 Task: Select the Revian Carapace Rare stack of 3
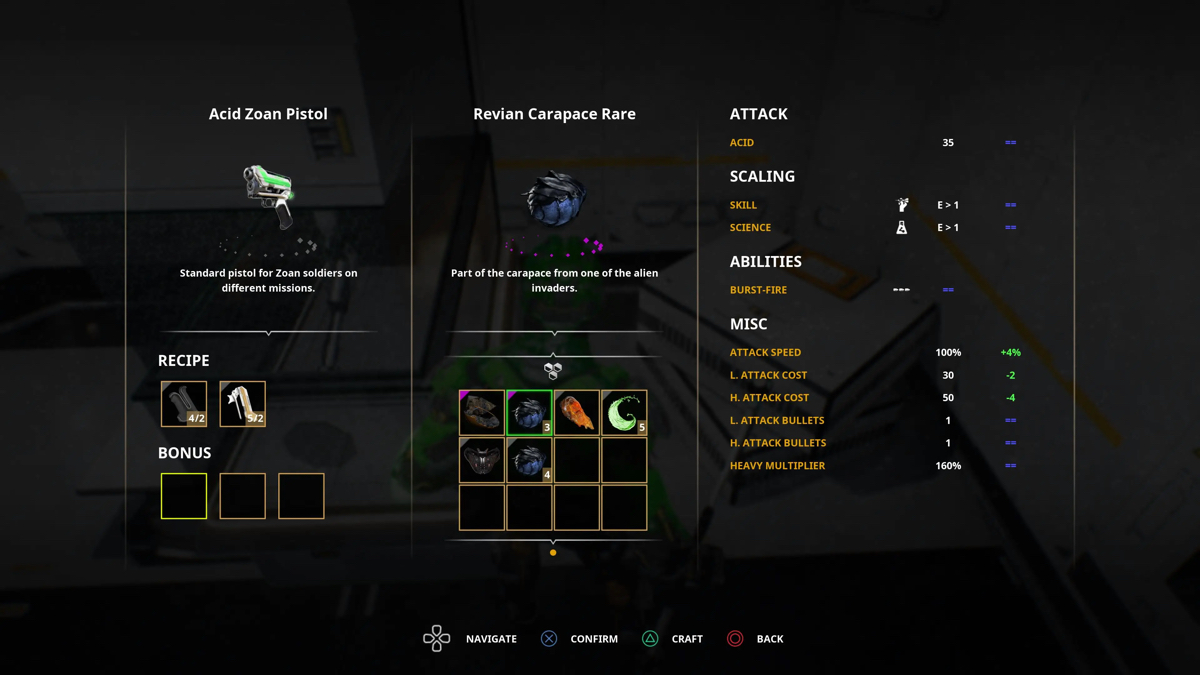[x=529, y=413]
